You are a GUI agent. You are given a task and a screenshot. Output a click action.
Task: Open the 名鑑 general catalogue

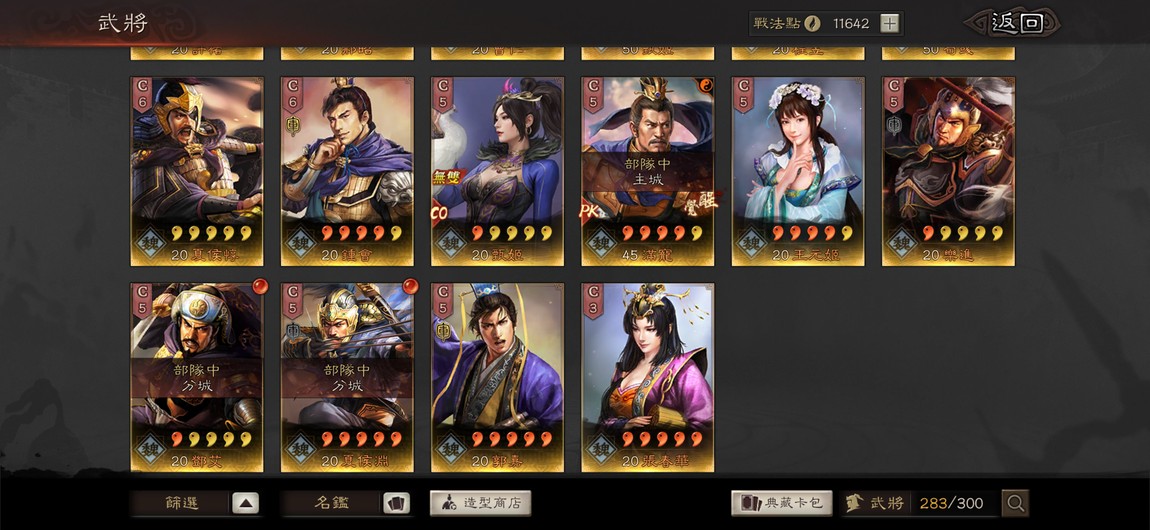click(x=346, y=503)
